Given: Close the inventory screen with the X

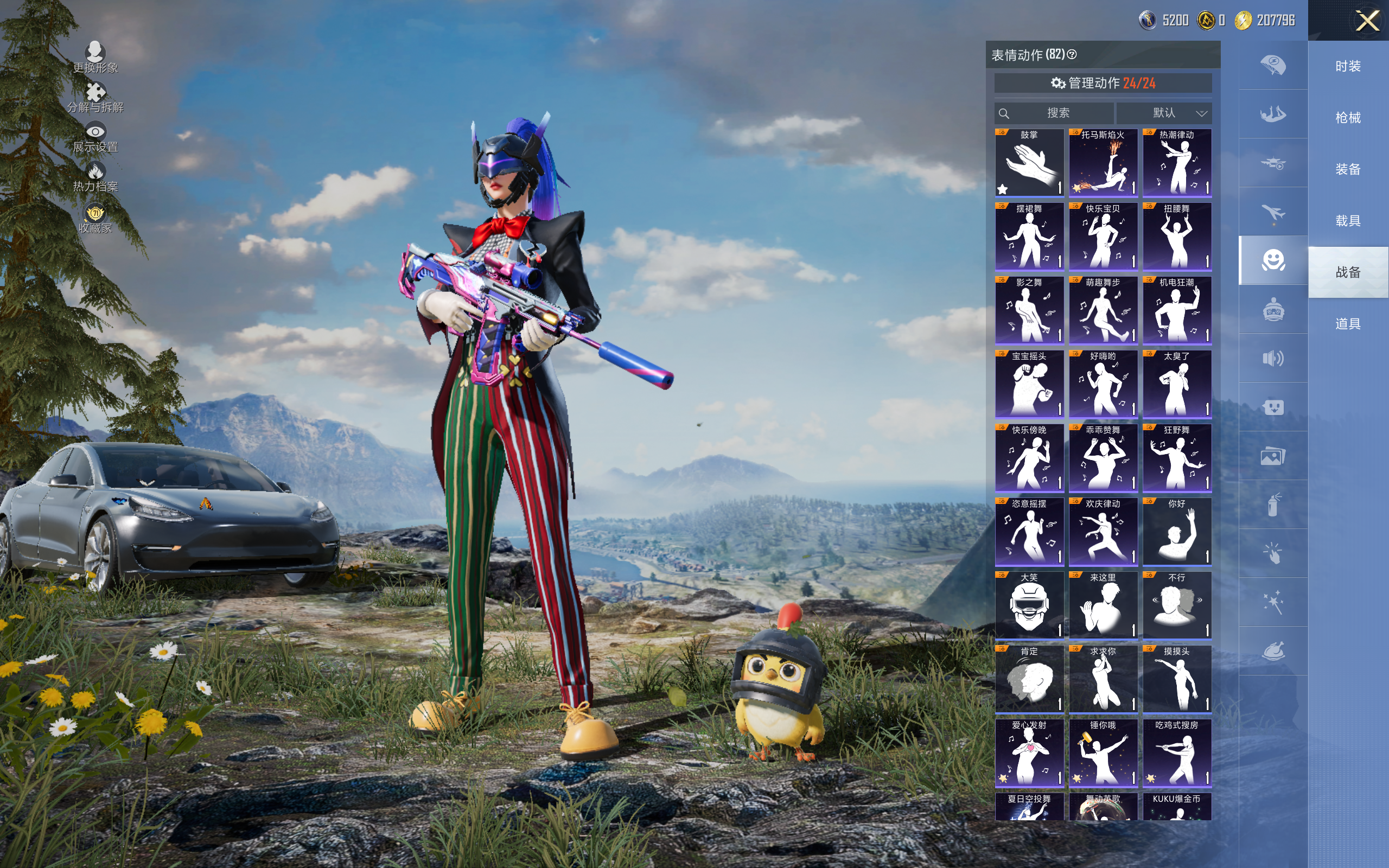Looking at the screenshot, I should (x=1367, y=21).
